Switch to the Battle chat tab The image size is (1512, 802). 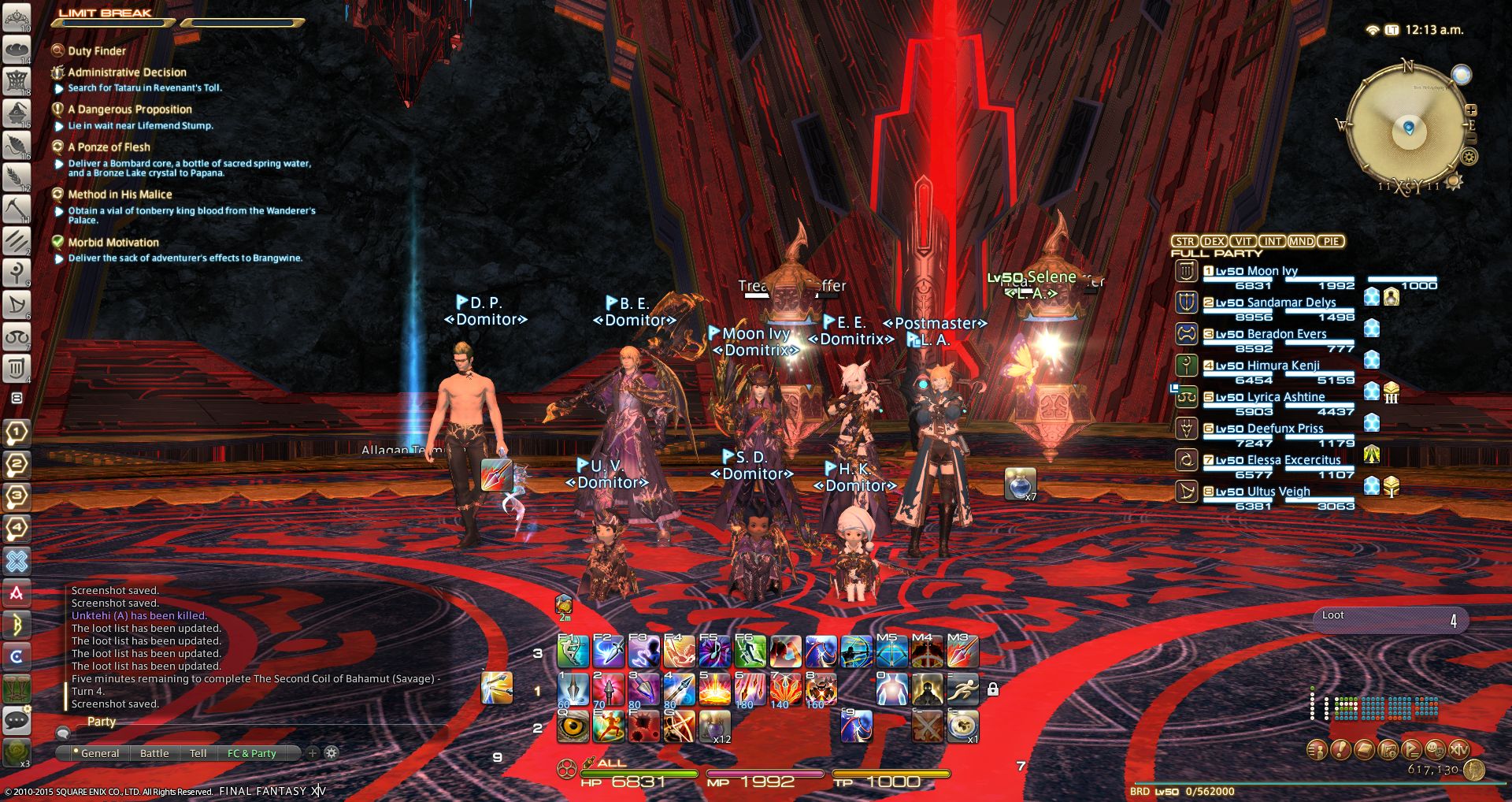[154, 753]
